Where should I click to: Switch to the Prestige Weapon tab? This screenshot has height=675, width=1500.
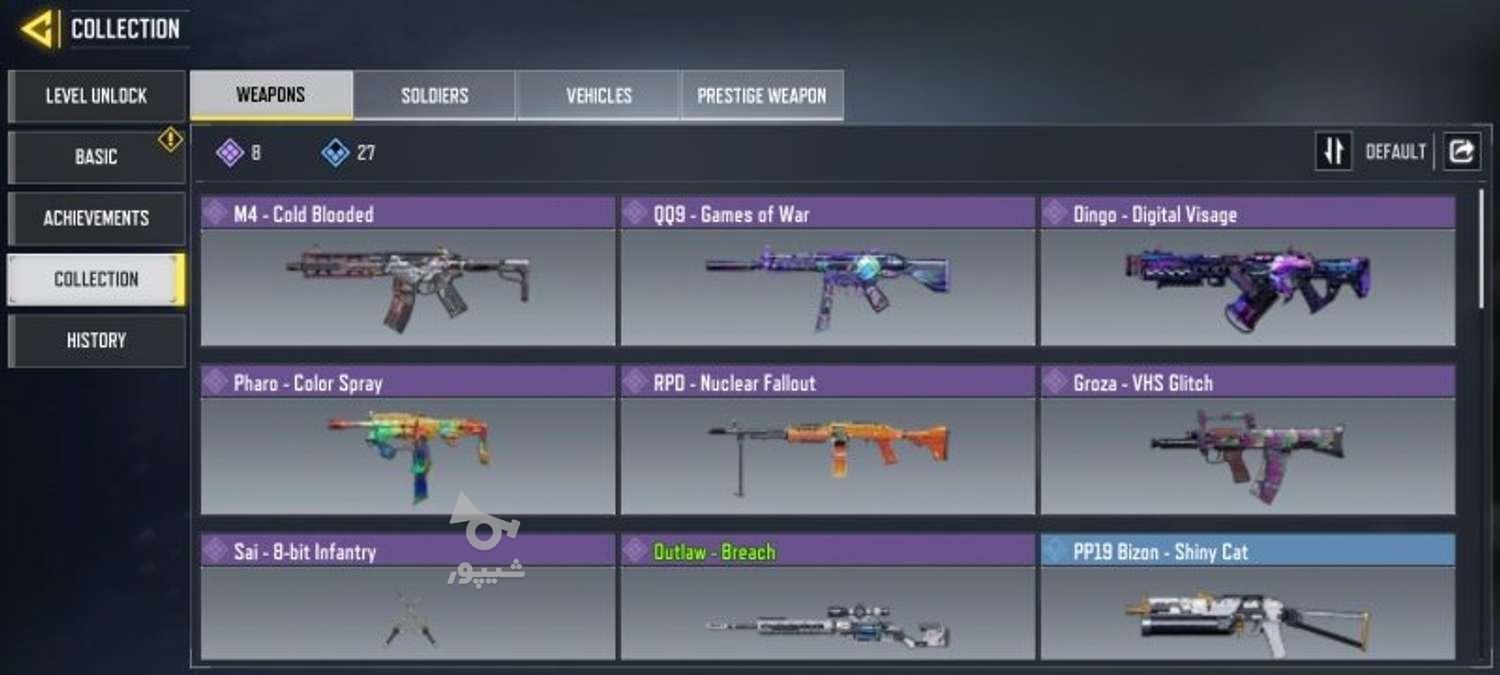pyautogui.click(x=762, y=96)
